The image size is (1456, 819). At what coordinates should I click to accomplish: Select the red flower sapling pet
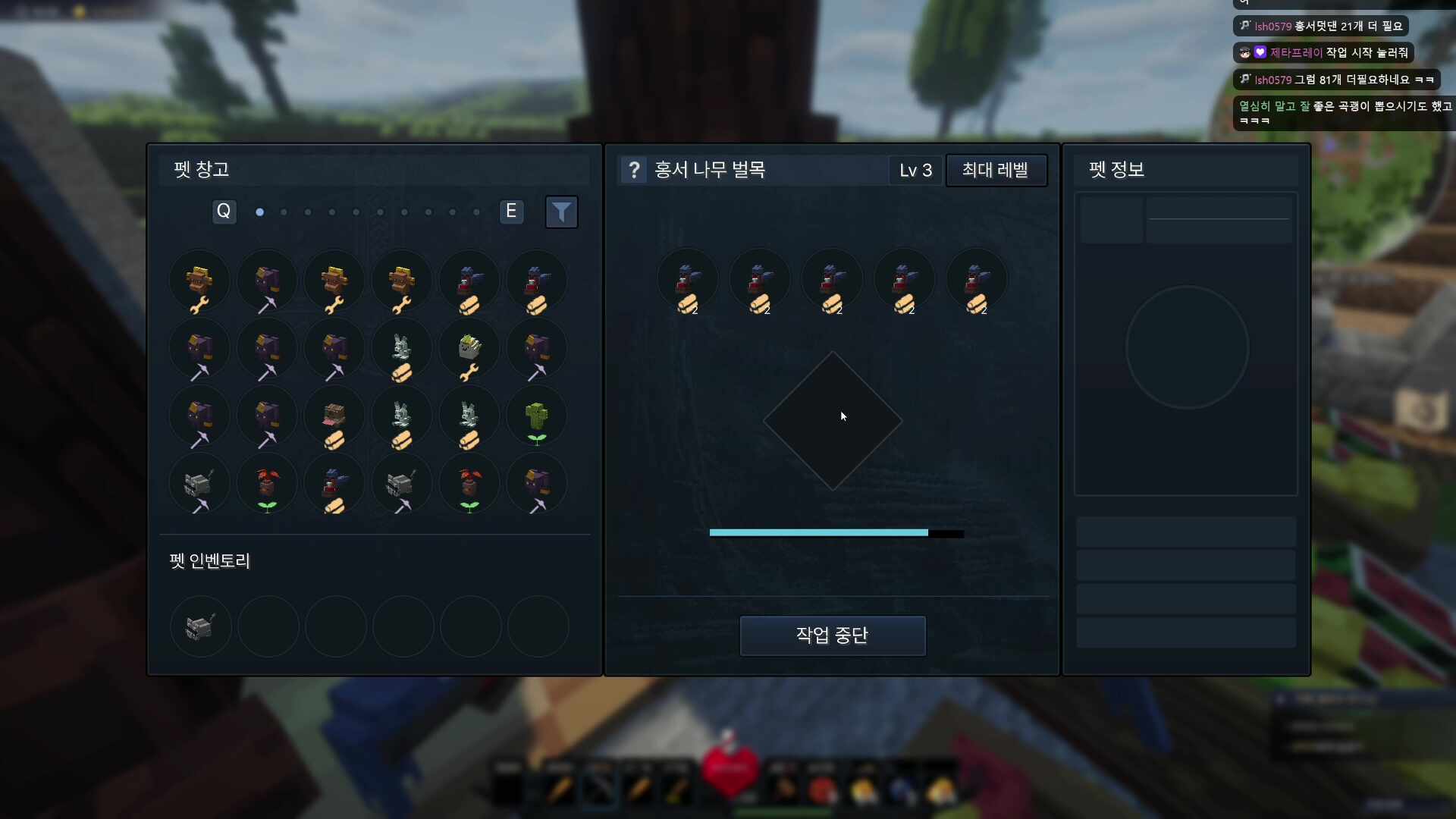tap(267, 485)
